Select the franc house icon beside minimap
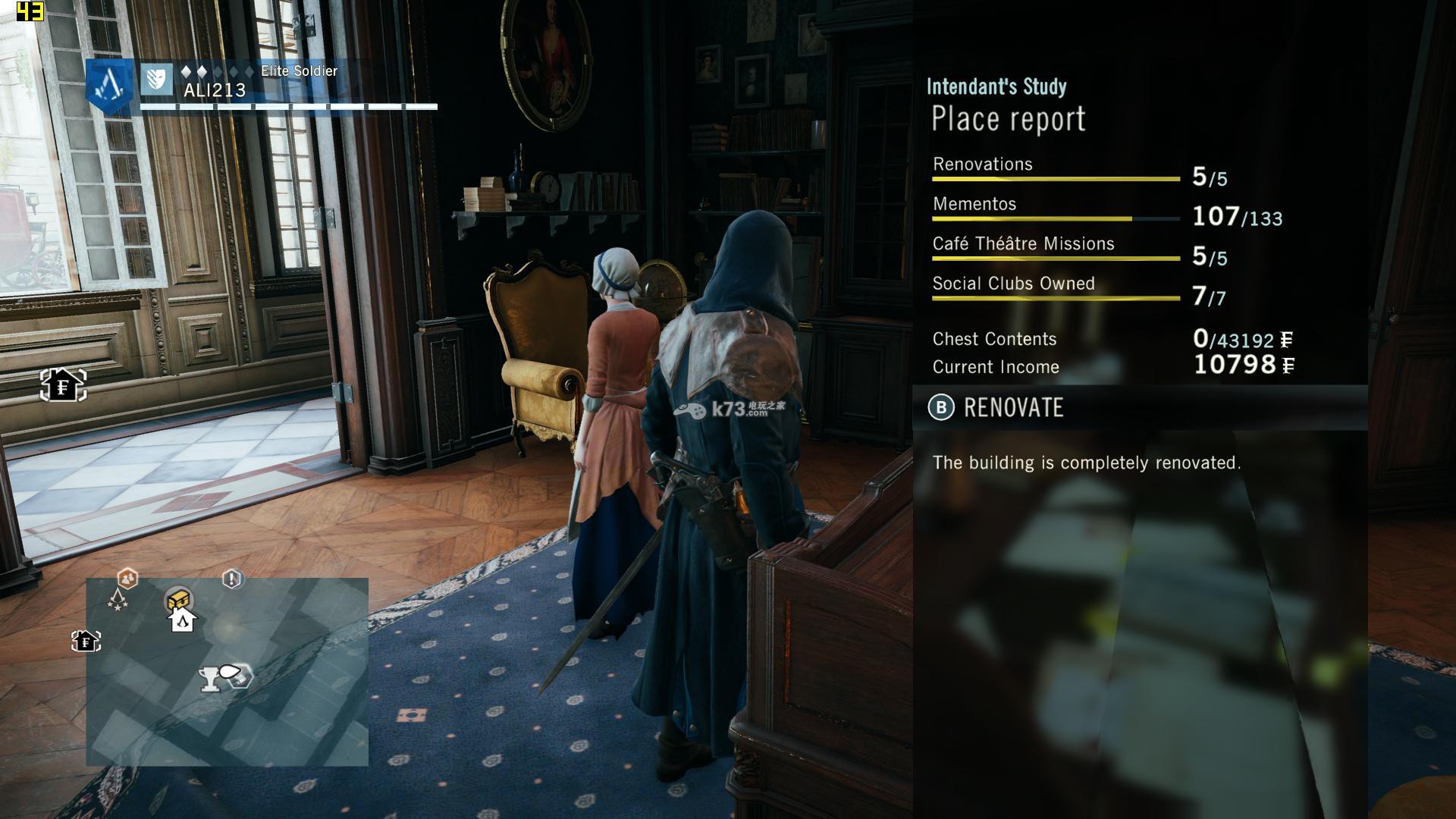The image size is (1456, 819). (86, 642)
